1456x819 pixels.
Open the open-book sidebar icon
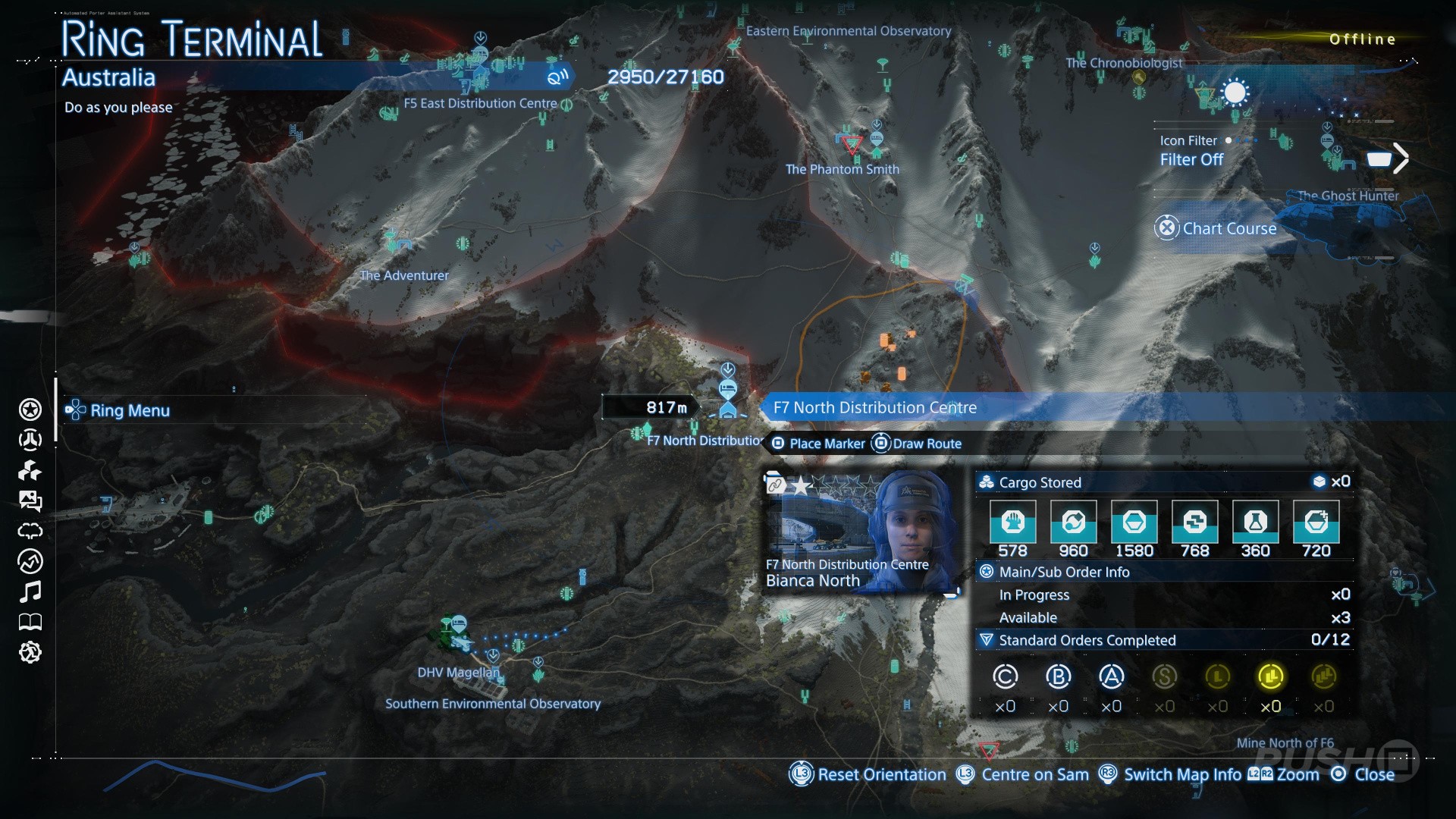click(30, 623)
